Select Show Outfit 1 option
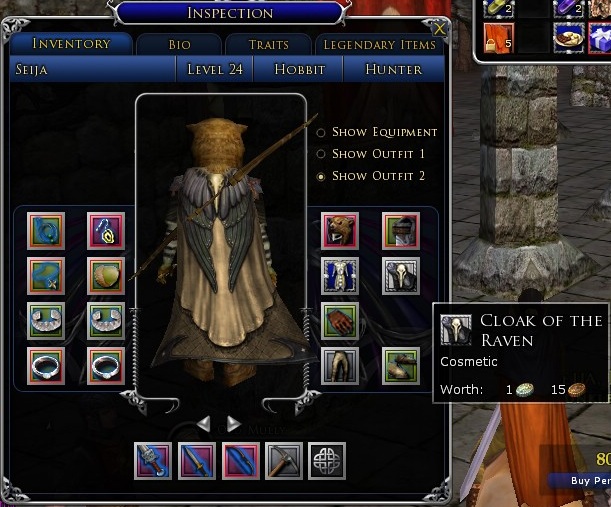Viewport: 611px width, 507px height. click(321, 154)
